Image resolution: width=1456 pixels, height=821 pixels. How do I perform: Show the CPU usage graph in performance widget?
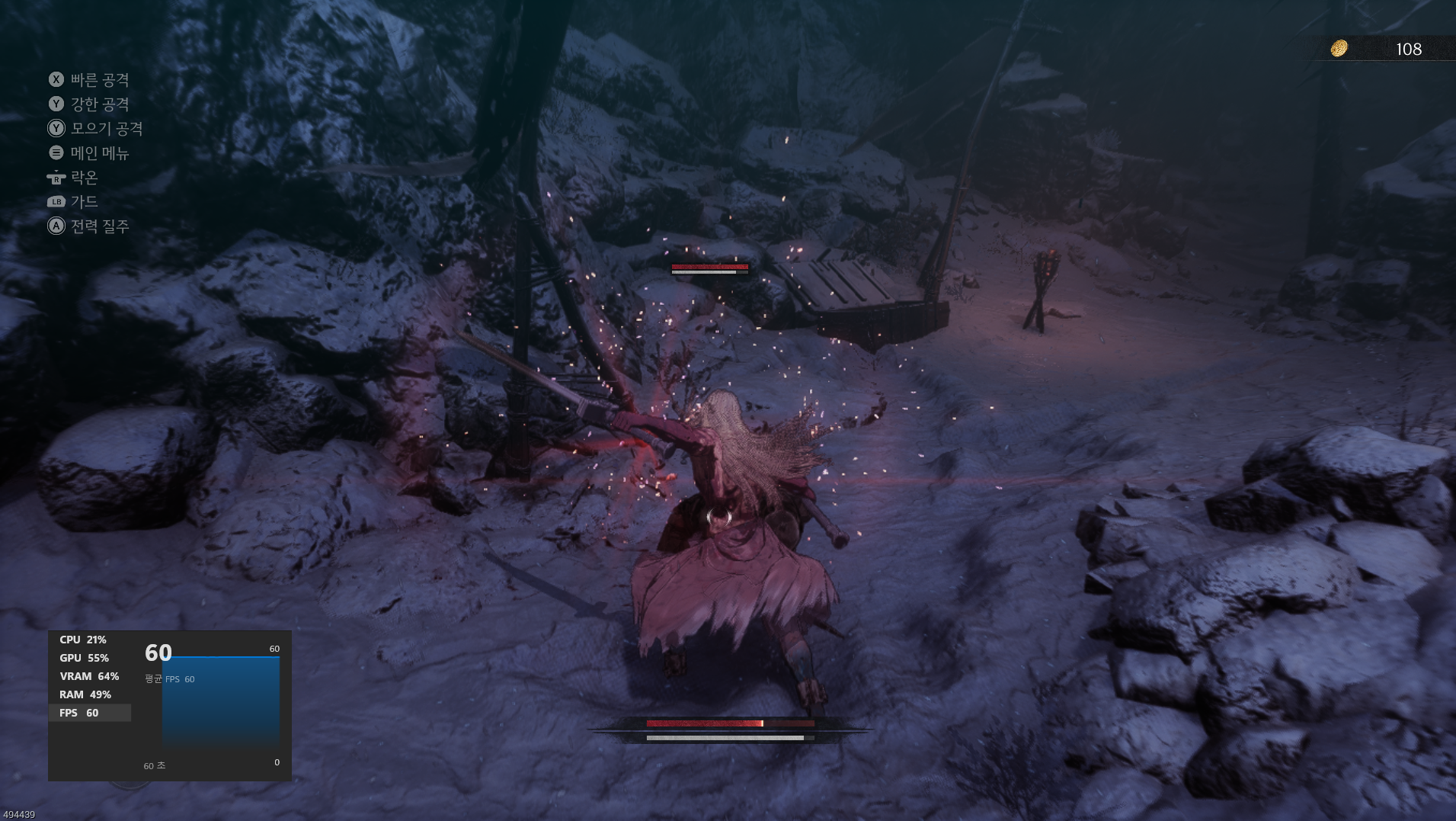click(x=83, y=640)
